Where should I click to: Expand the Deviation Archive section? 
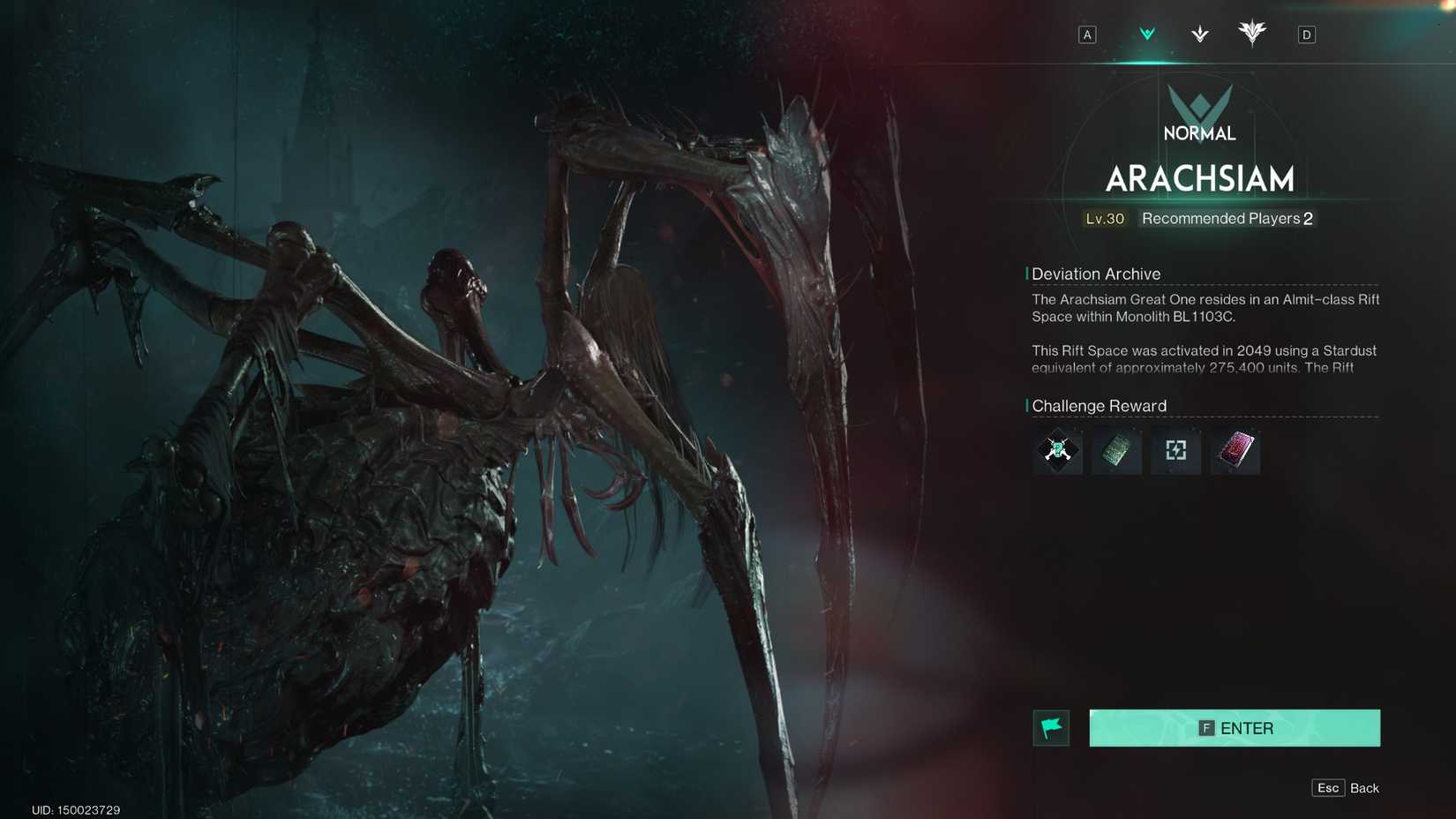(1097, 274)
